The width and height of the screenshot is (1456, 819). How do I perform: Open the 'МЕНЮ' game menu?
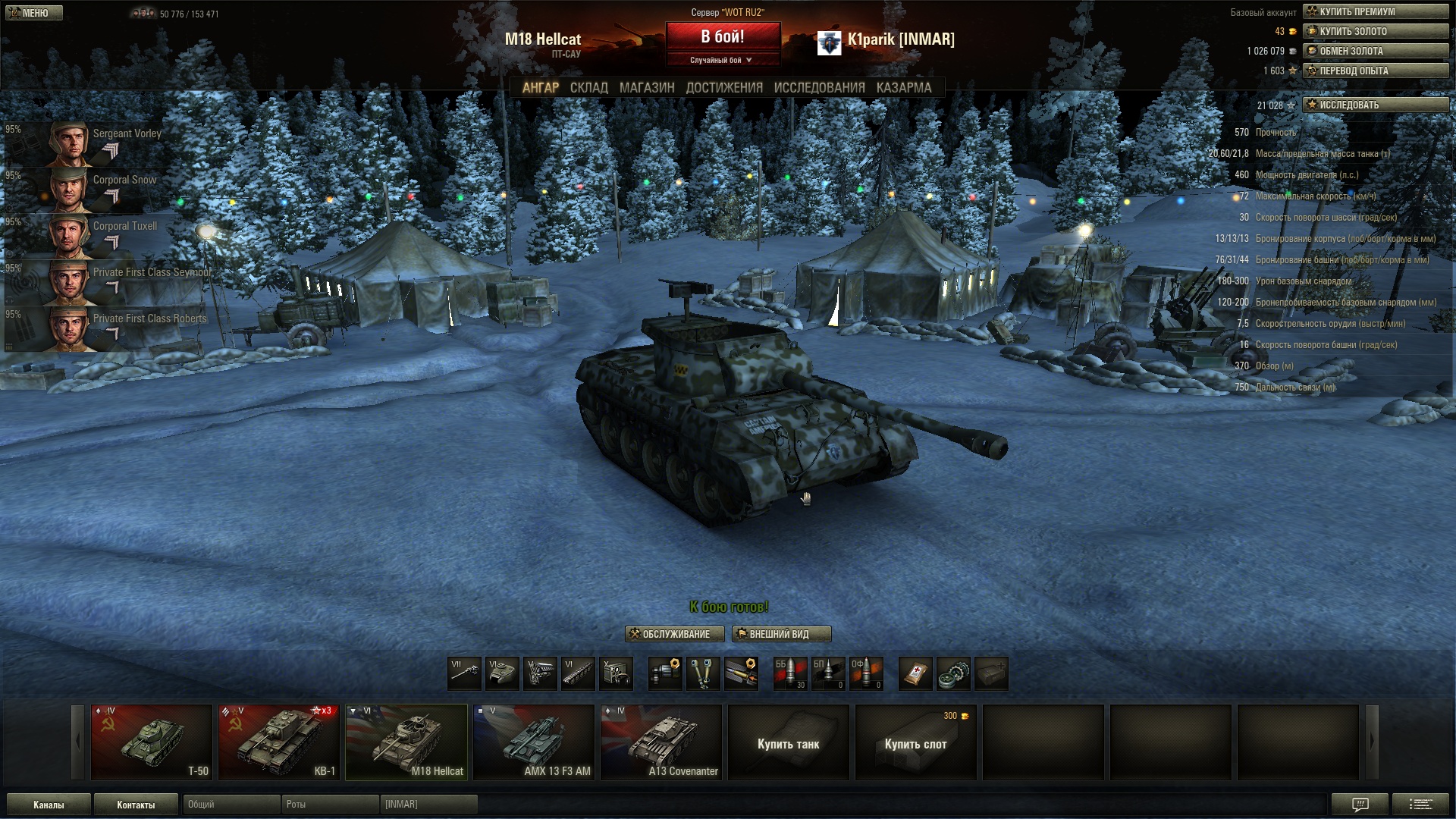click(x=34, y=13)
